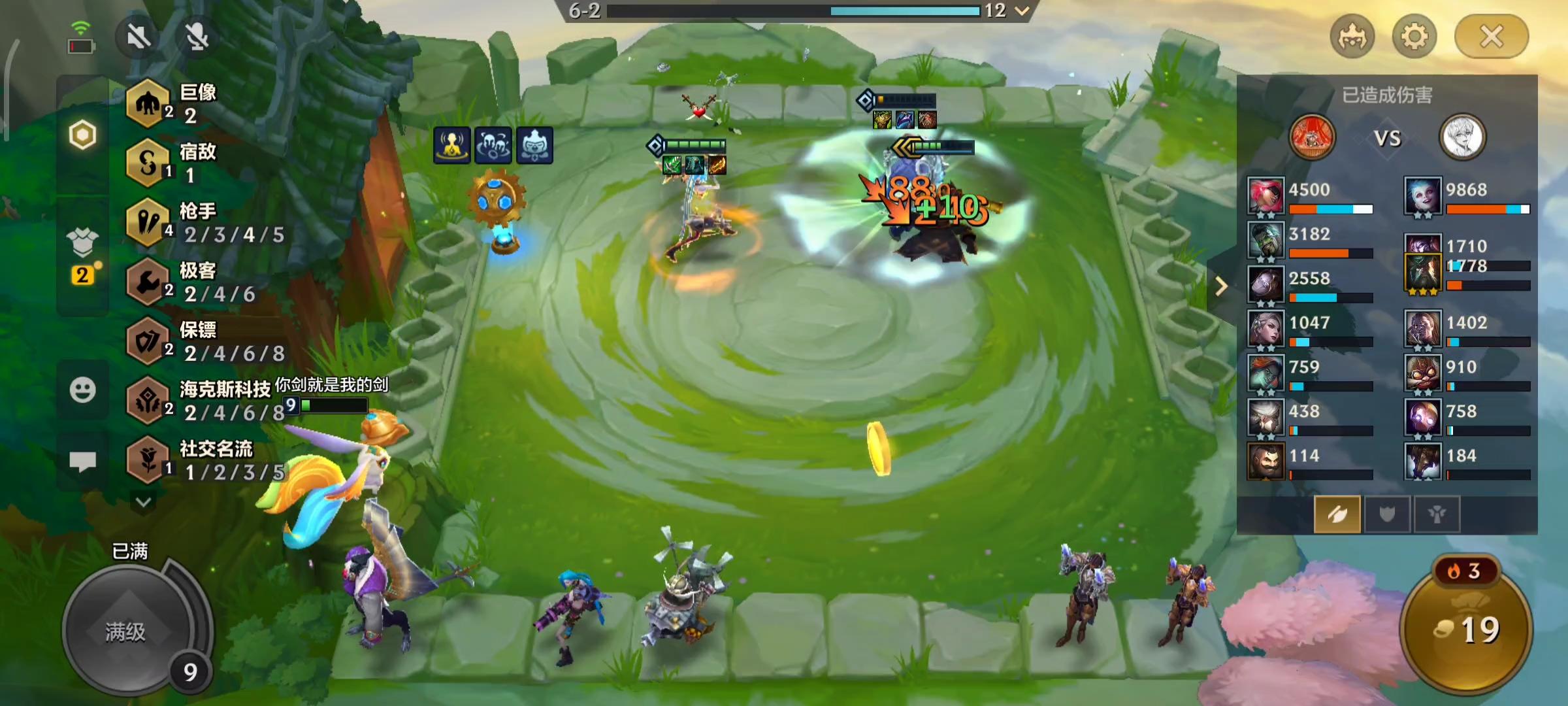Switch to the damage dealt tab
The width and height of the screenshot is (1568, 706).
1337,514
